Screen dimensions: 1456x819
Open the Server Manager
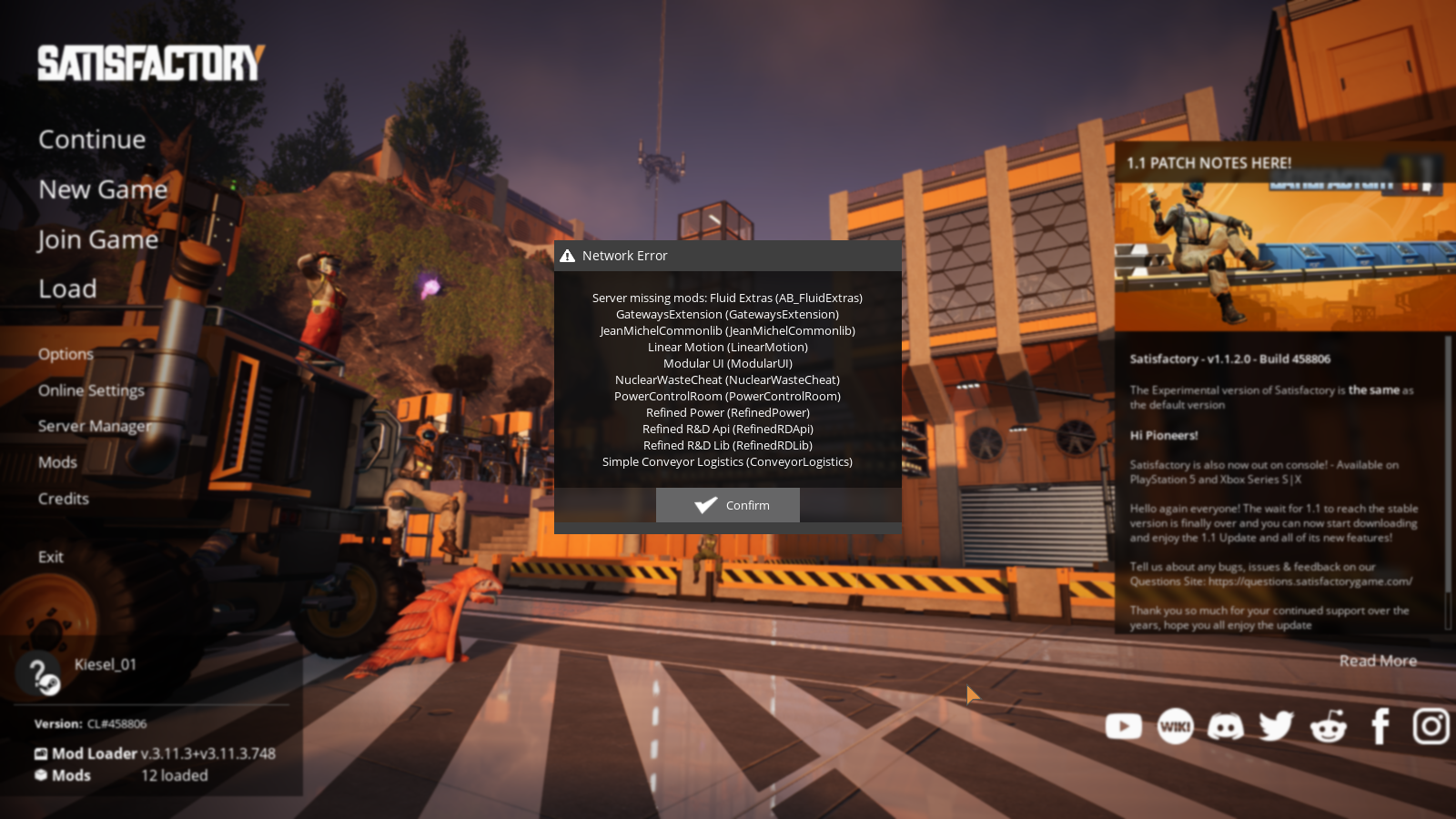click(x=95, y=426)
